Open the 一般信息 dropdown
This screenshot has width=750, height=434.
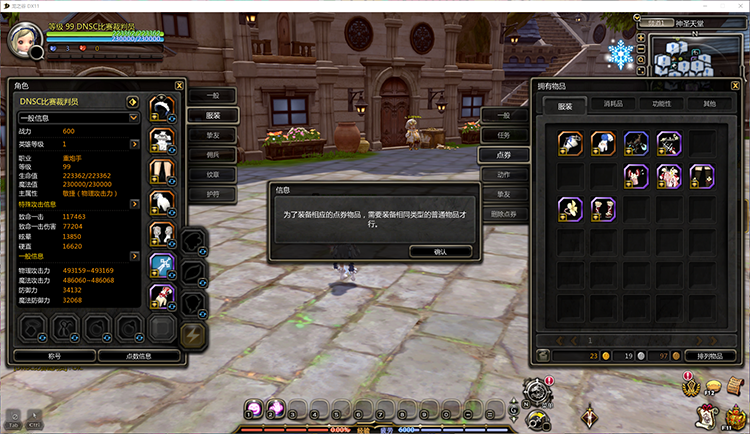(76, 118)
